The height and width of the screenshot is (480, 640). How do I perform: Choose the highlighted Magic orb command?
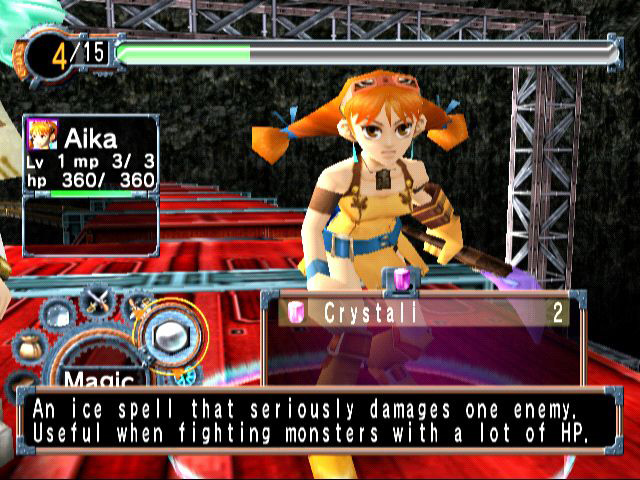click(x=172, y=333)
